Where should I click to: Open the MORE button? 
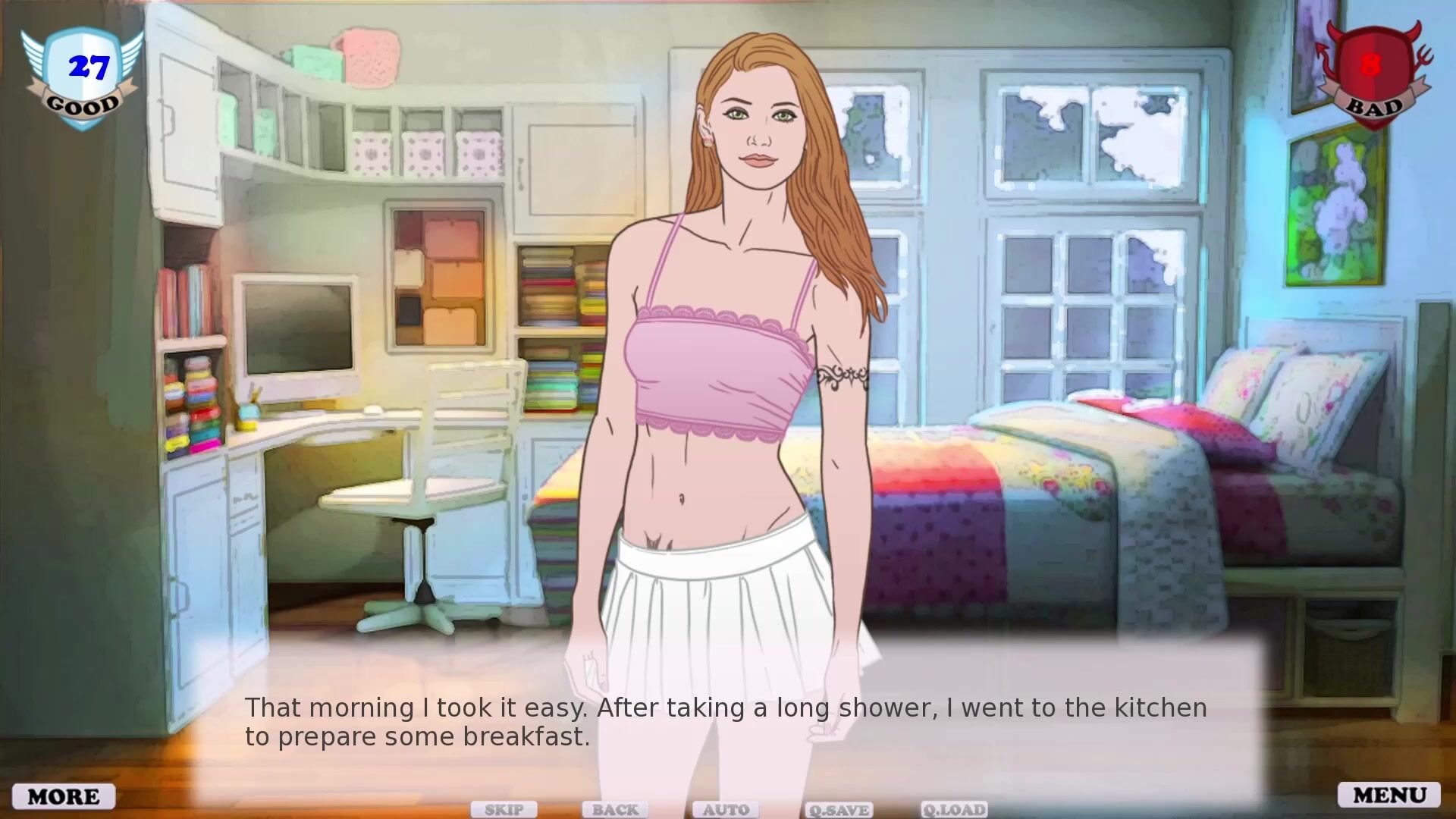64,796
